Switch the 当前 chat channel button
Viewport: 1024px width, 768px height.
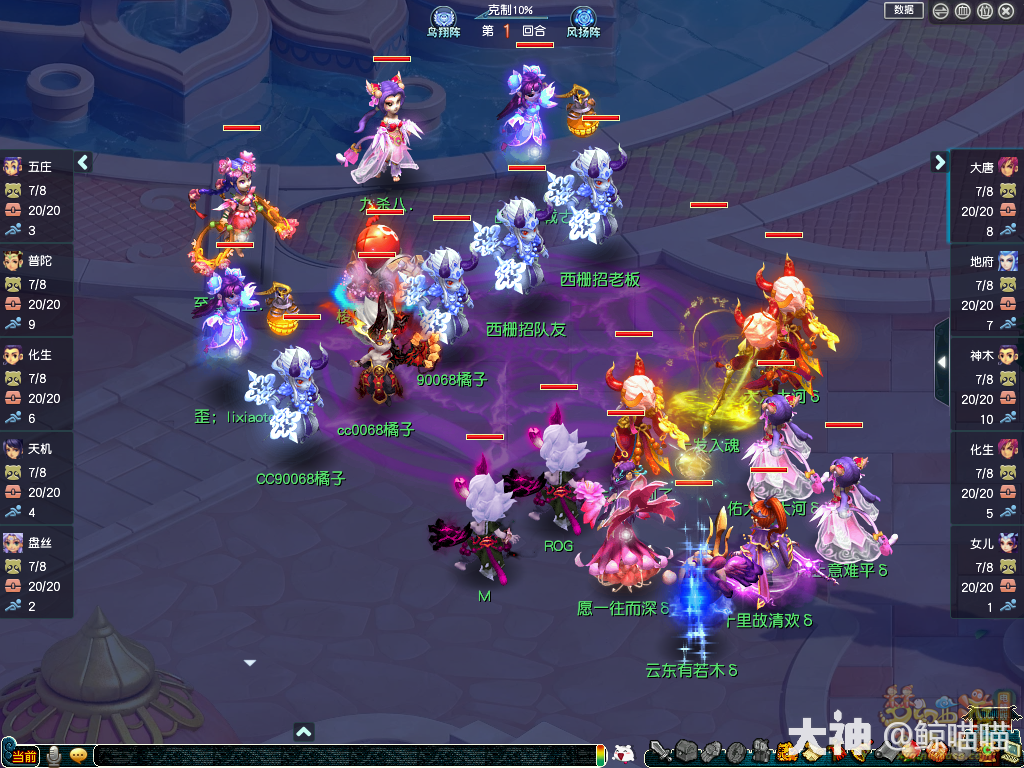(24, 755)
